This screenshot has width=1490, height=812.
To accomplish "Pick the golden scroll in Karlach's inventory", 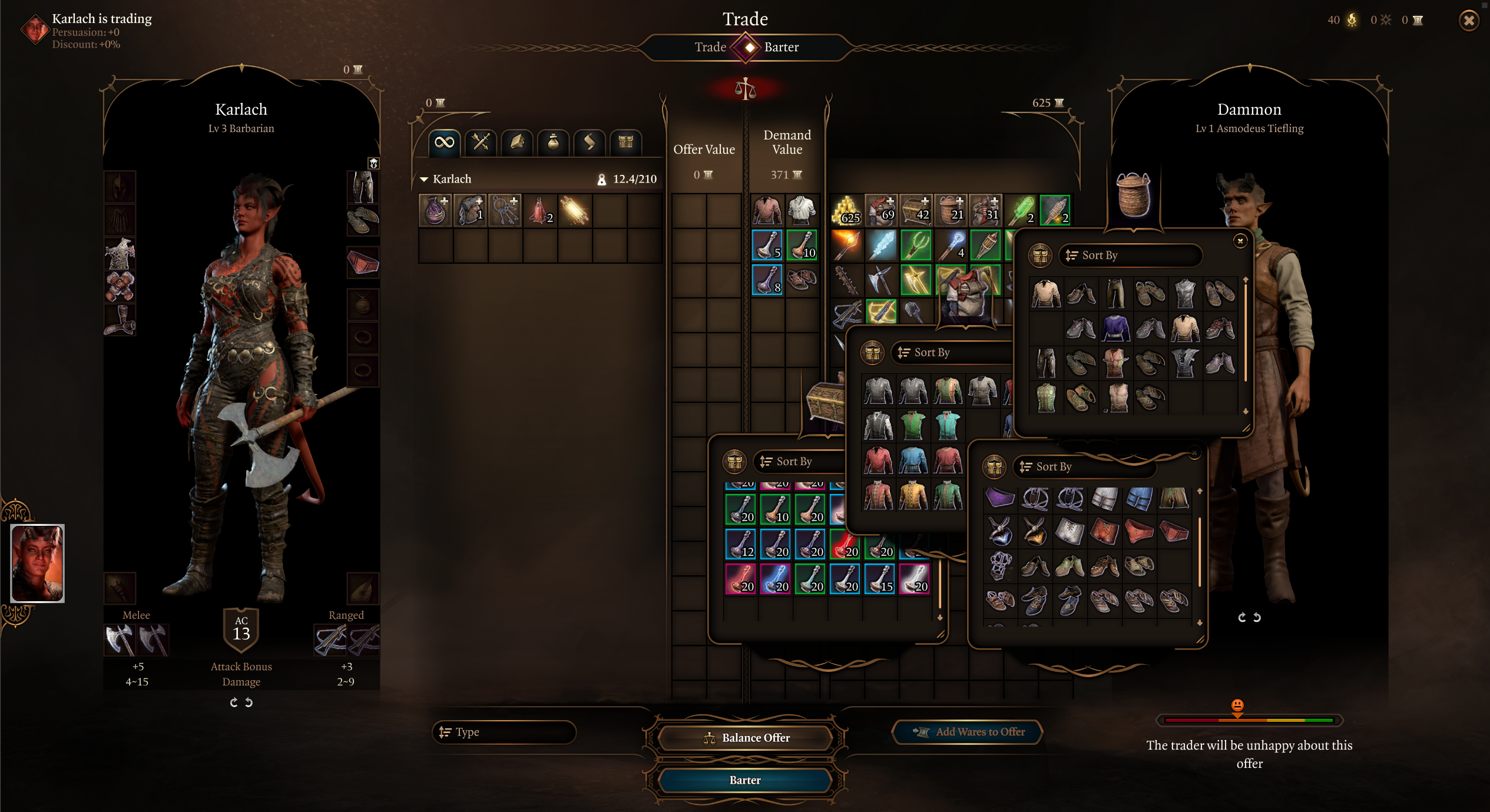I will [575, 211].
